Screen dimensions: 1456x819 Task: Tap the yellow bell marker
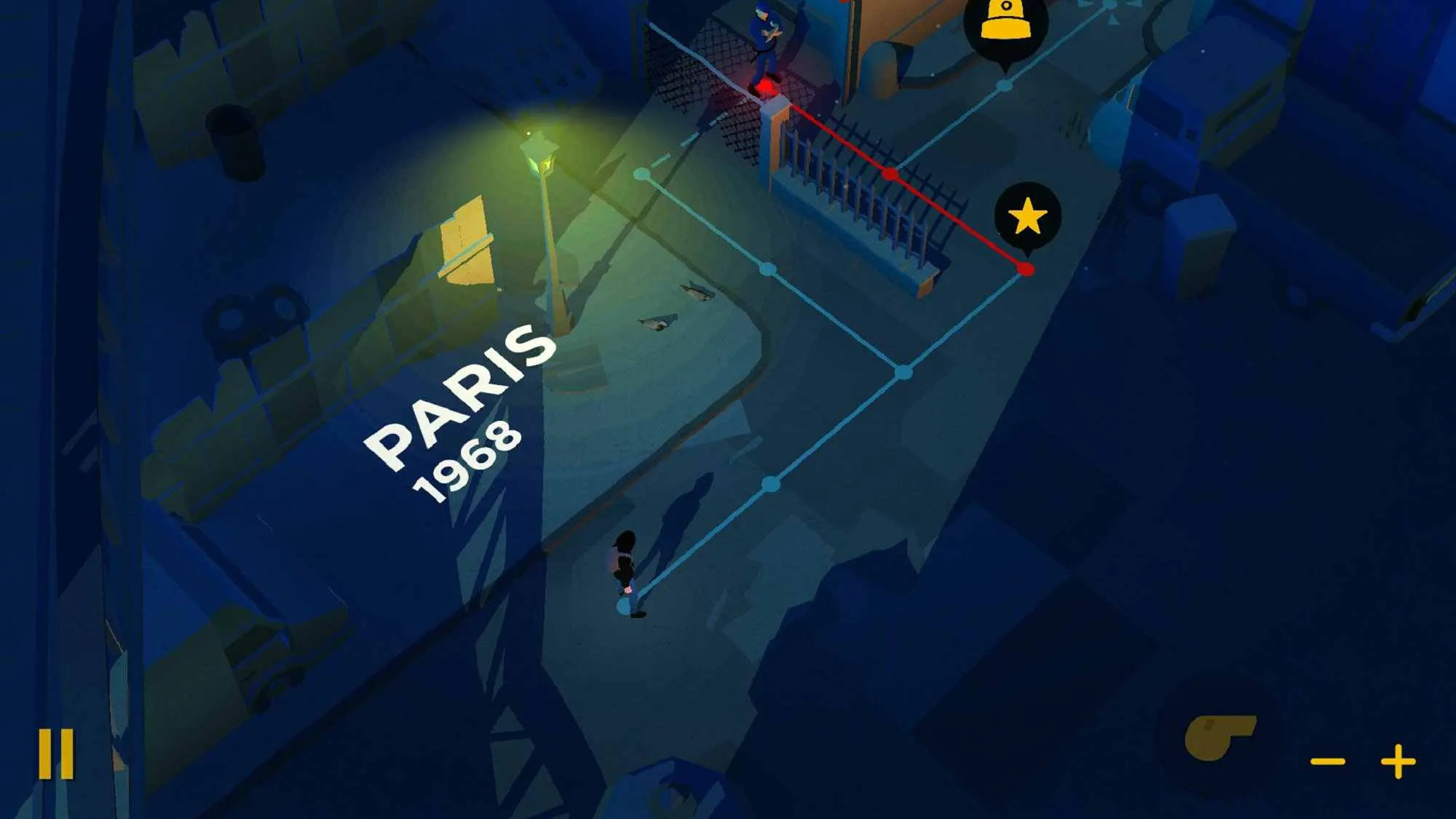(1005, 23)
